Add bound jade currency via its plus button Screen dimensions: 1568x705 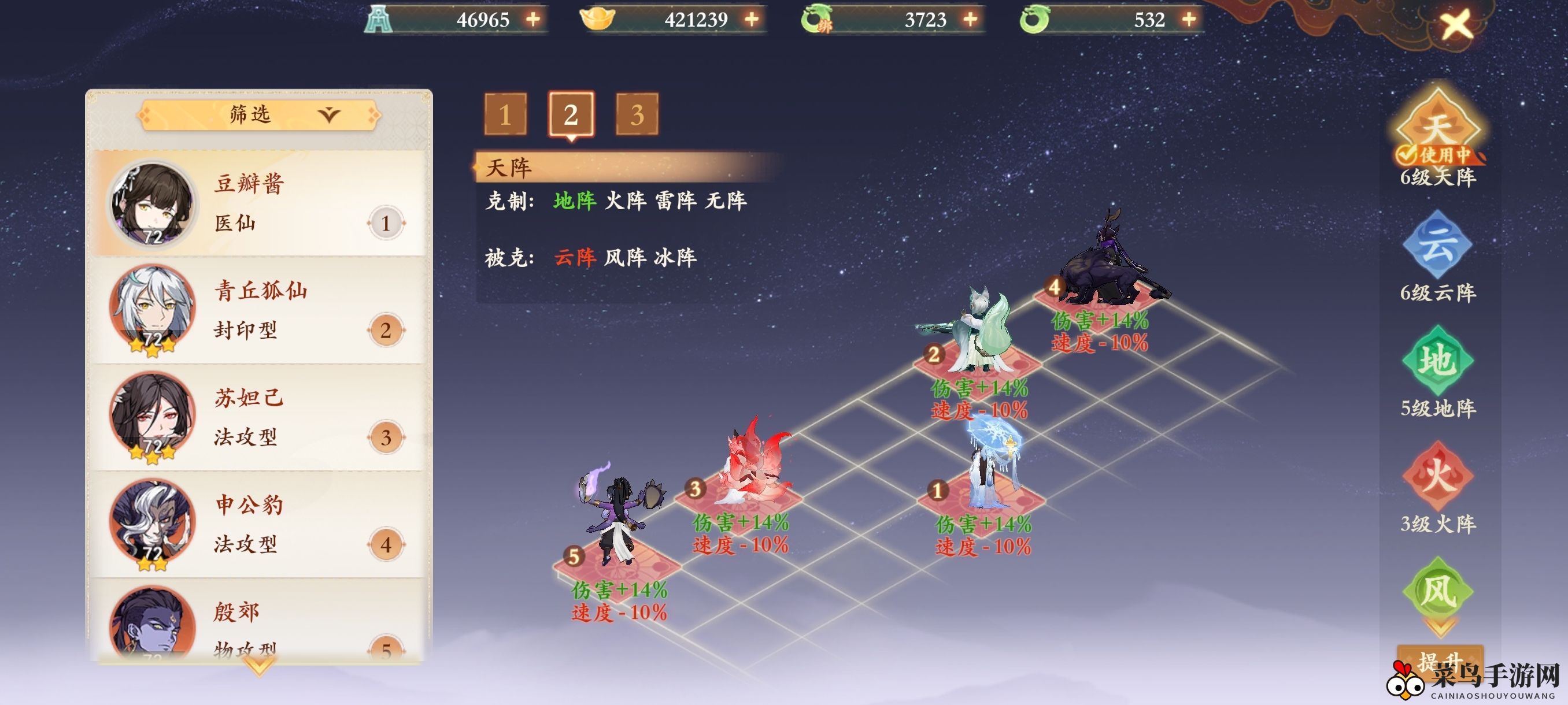point(971,20)
